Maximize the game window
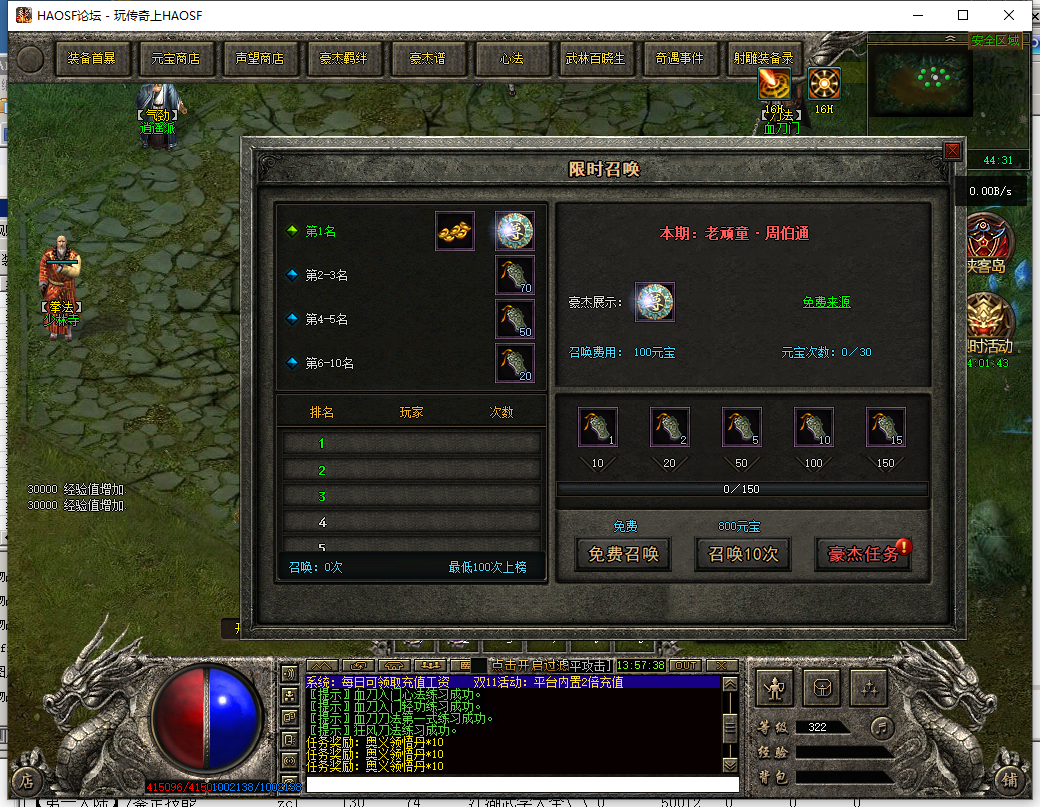The height and width of the screenshot is (807, 1040). click(x=963, y=15)
